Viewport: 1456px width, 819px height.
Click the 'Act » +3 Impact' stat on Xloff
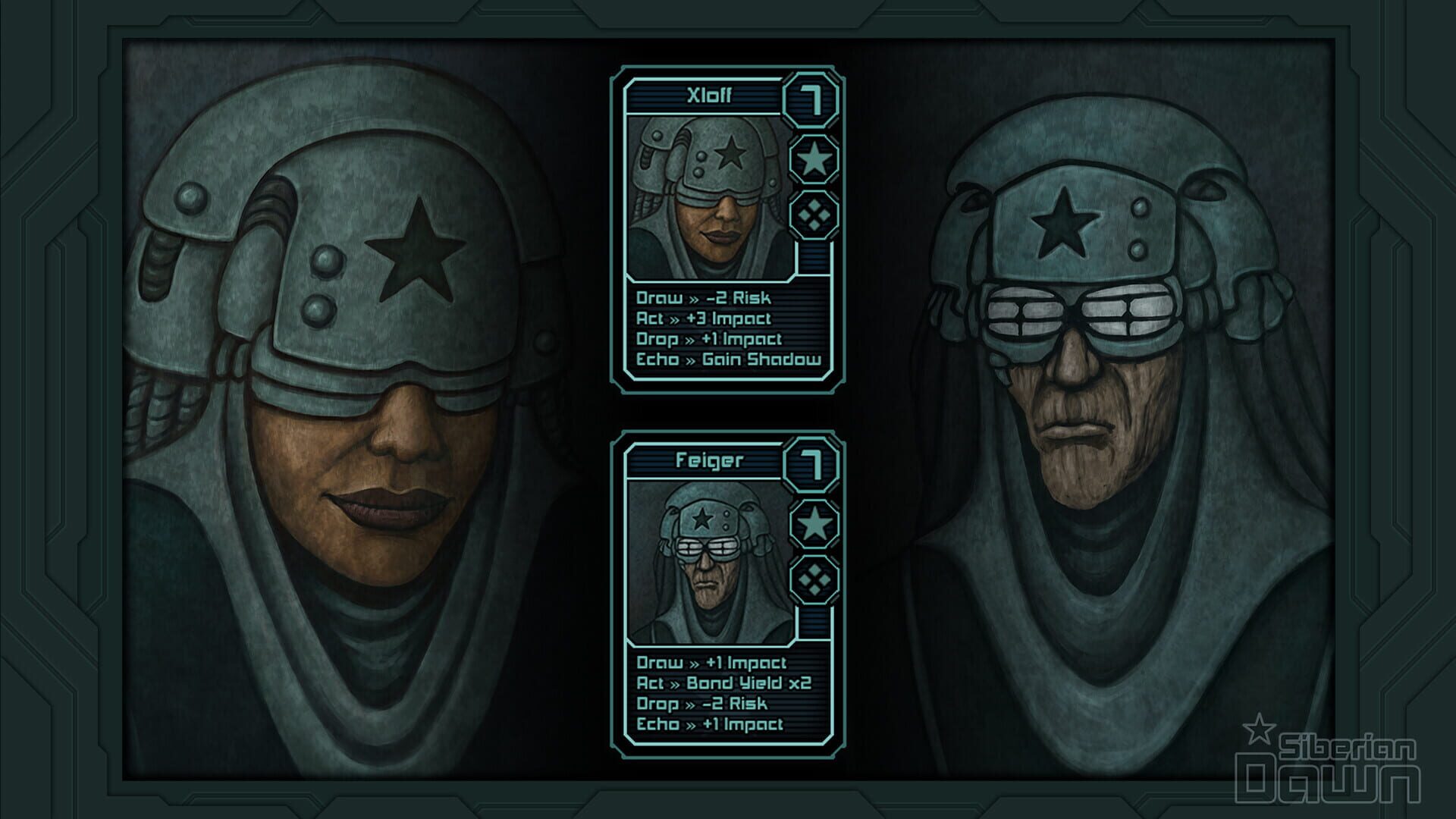(705, 318)
